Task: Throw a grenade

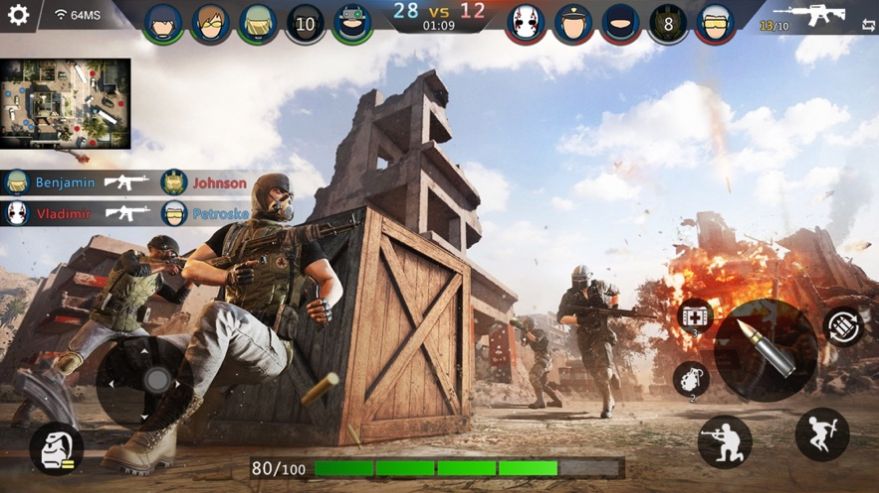Action: (691, 378)
